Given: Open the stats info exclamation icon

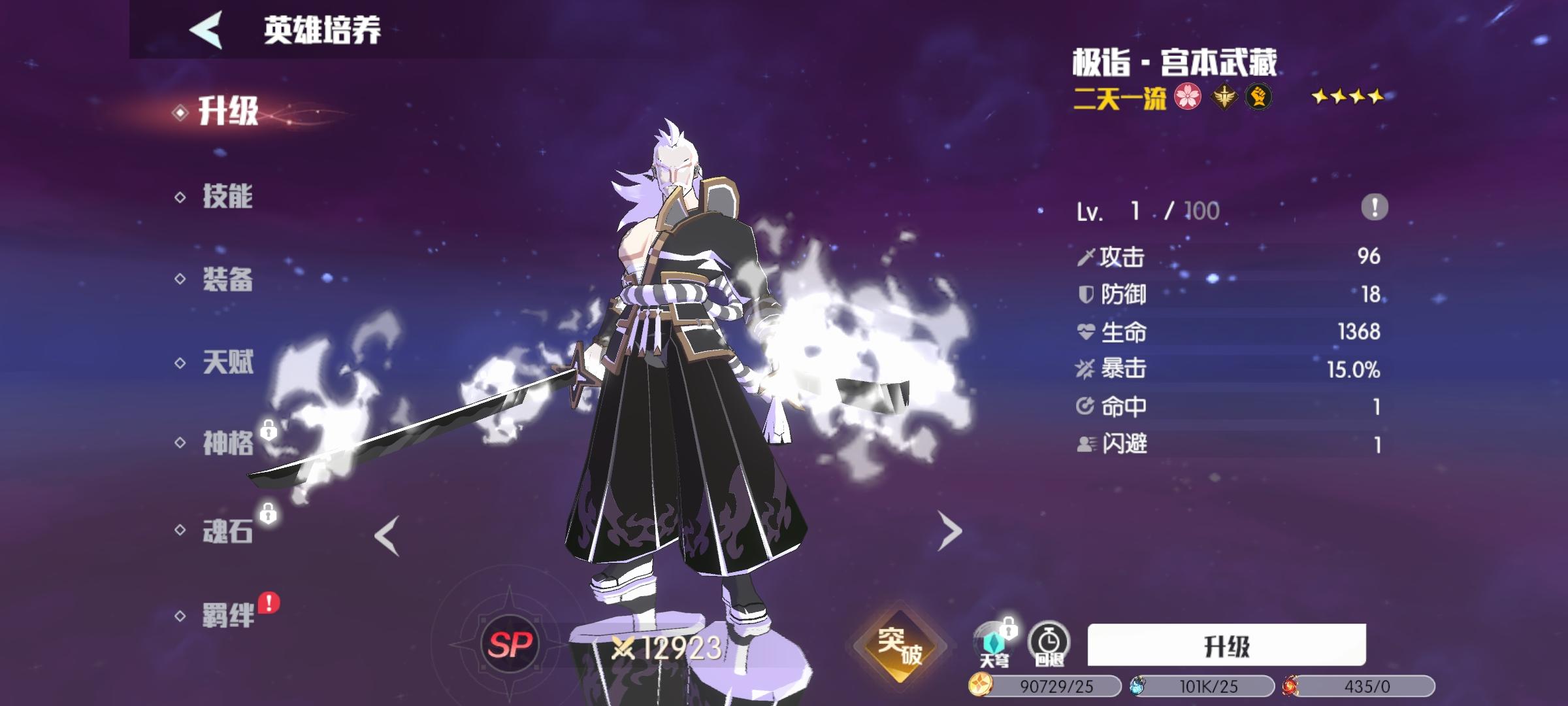Looking at the screenshot, I should coord(1375,208).
